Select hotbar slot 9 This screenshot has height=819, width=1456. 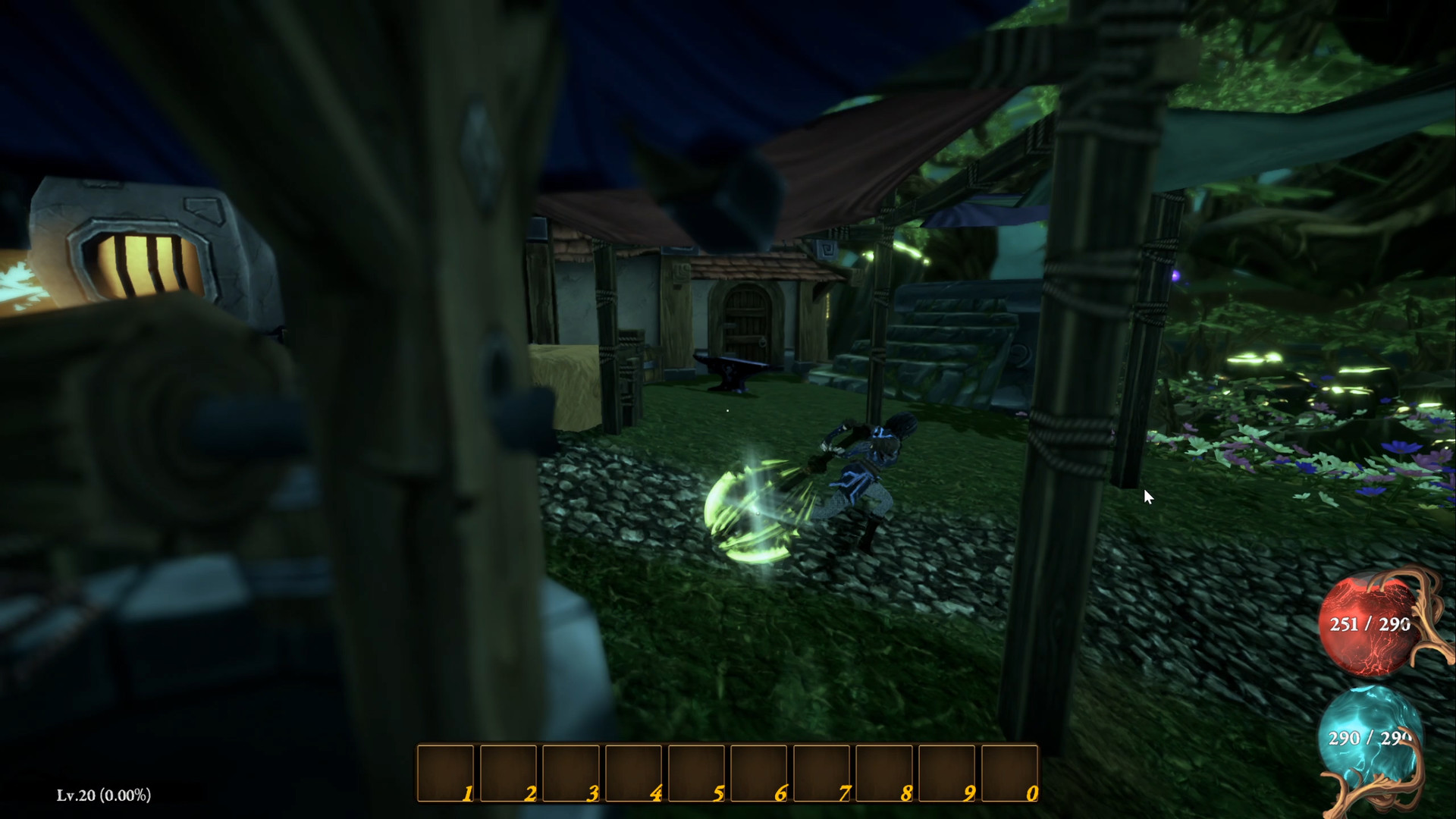coord(946,773)
